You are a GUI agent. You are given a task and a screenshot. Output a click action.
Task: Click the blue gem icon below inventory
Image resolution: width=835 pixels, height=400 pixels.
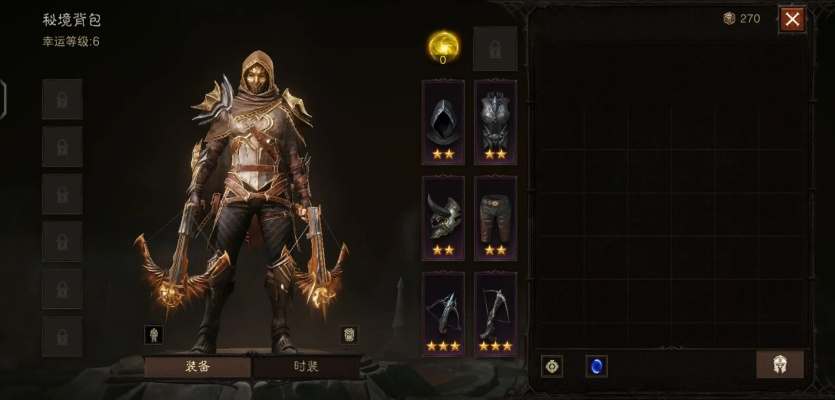[597, 366]
